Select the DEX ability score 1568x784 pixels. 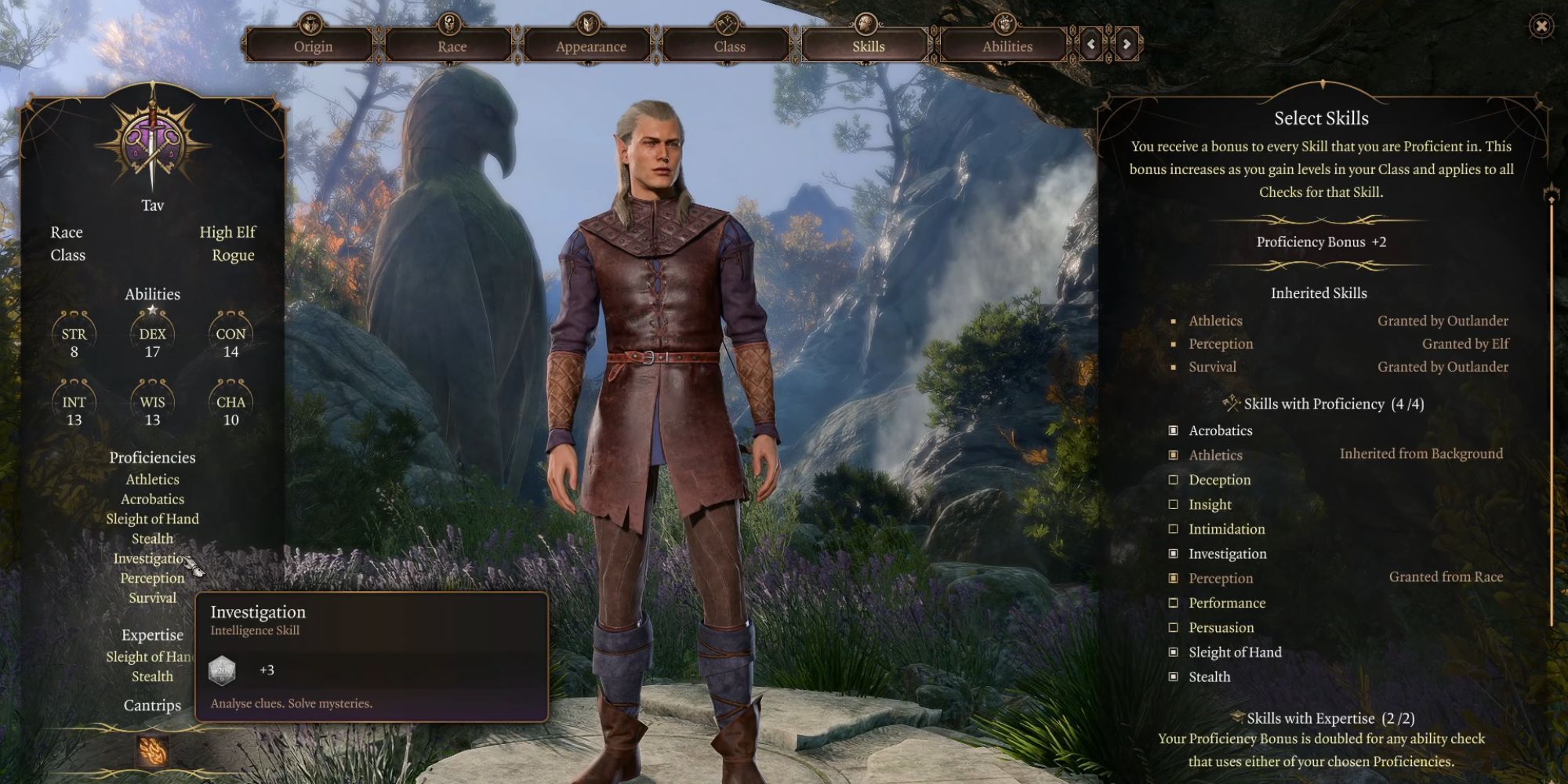point(152,341)
